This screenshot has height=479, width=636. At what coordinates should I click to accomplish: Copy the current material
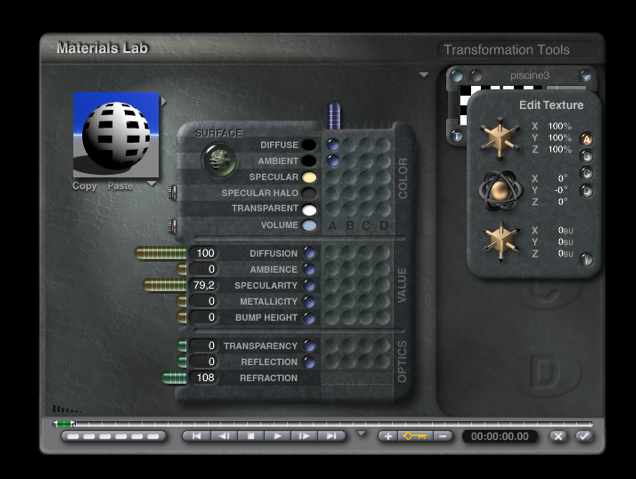click(x=84, y=186)
